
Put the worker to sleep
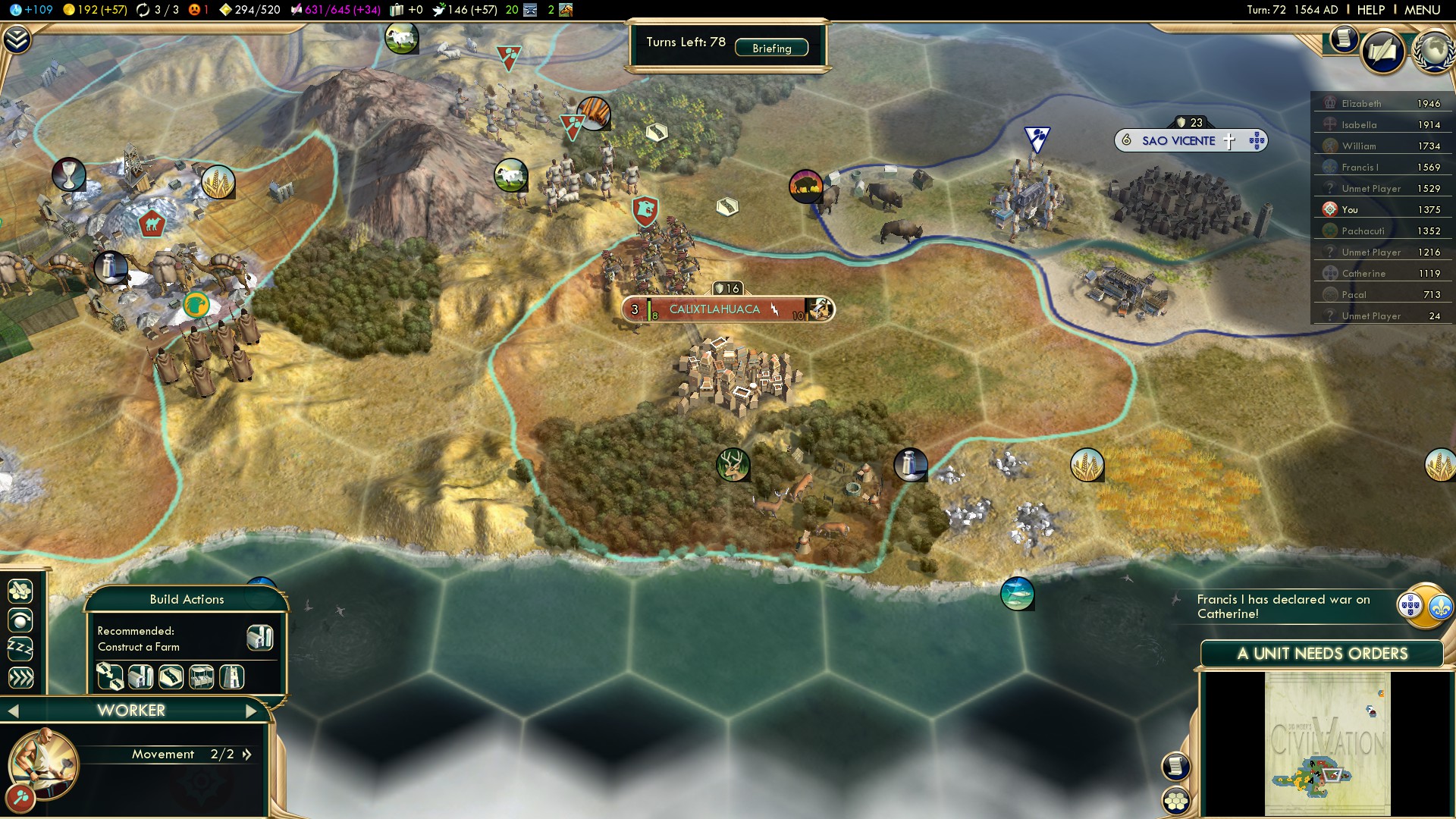click(20, 648)
